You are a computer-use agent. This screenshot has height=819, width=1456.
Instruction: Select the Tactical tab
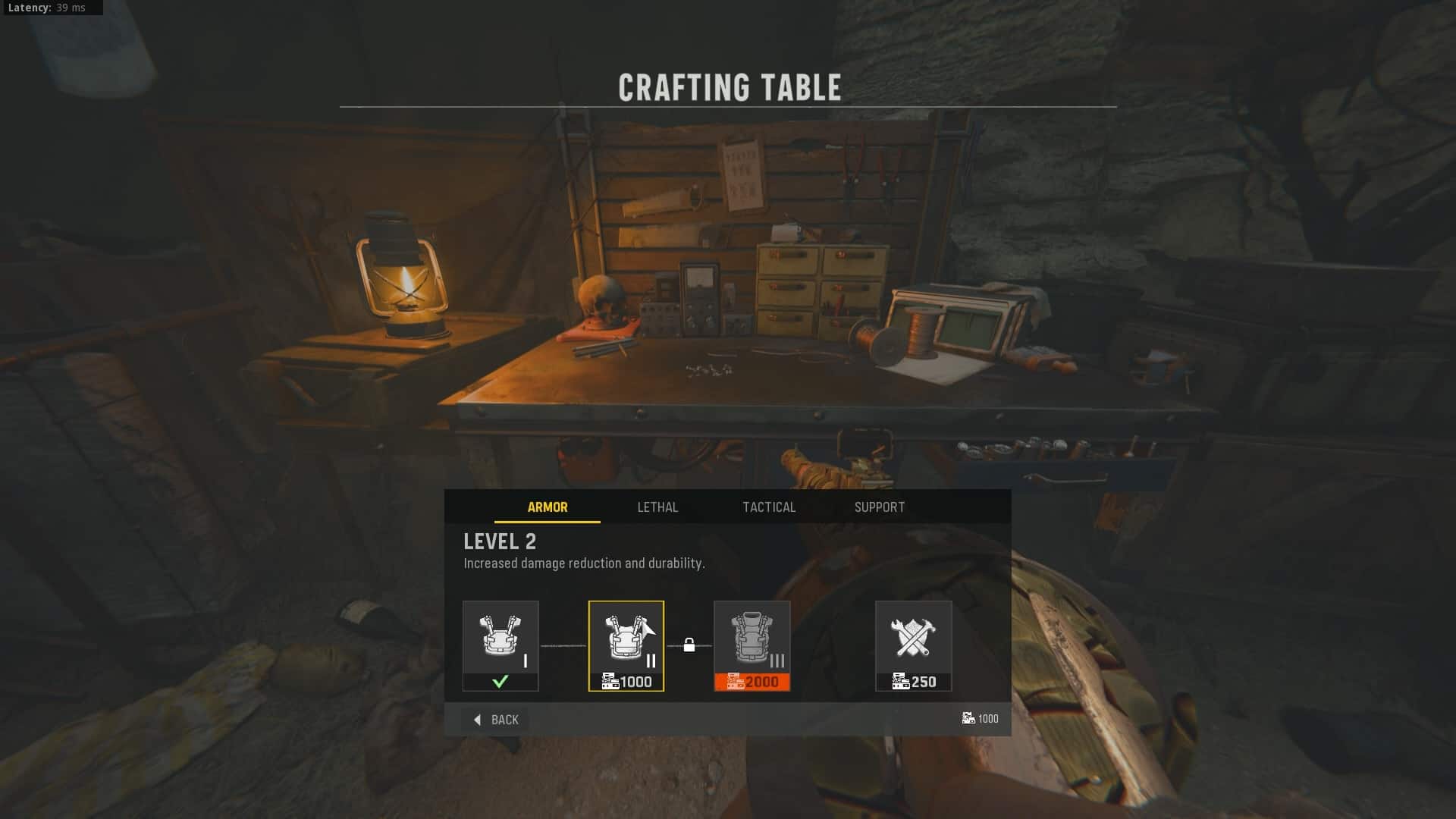point(769,507)
